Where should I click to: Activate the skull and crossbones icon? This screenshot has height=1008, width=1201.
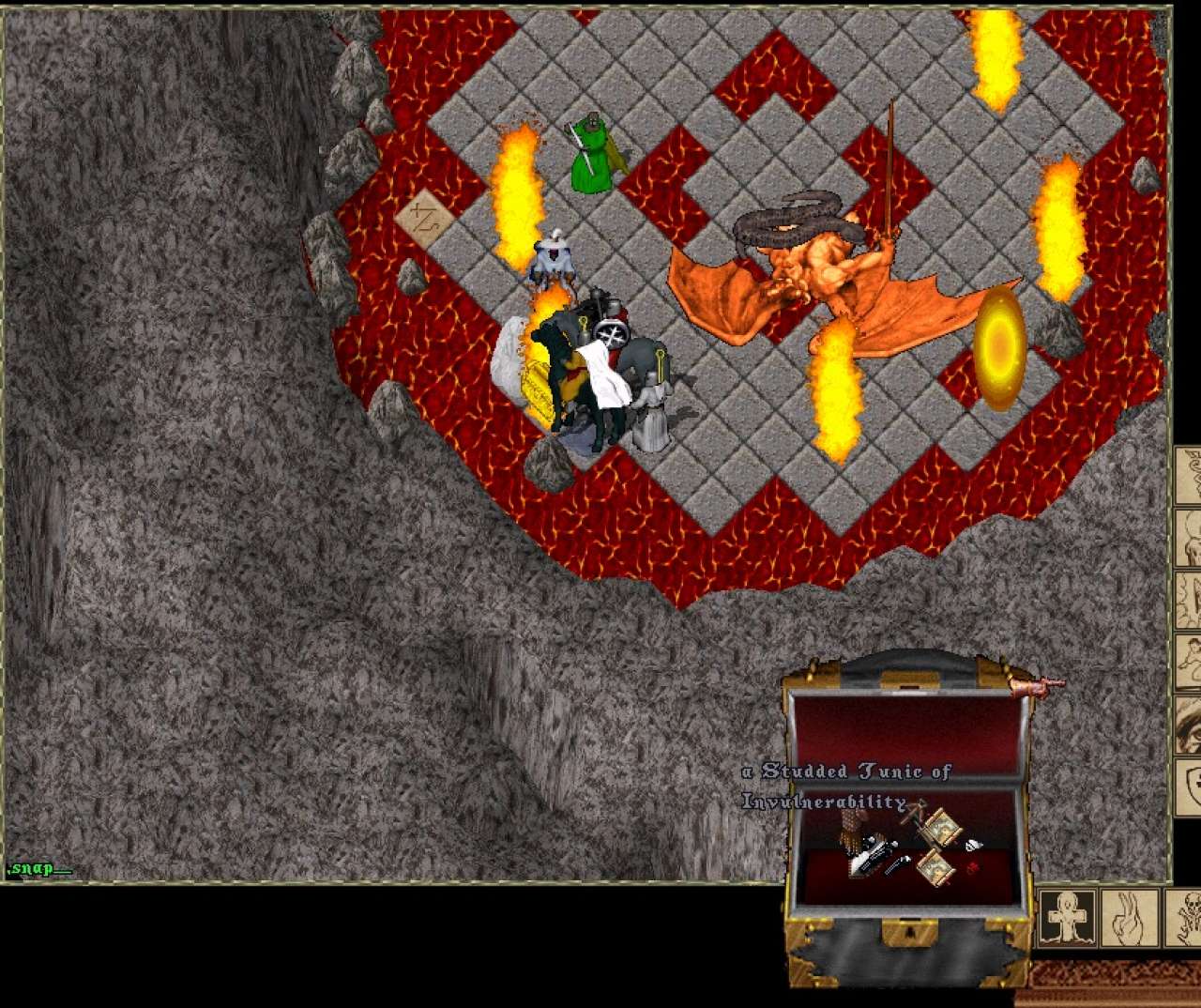(1184, 917)
